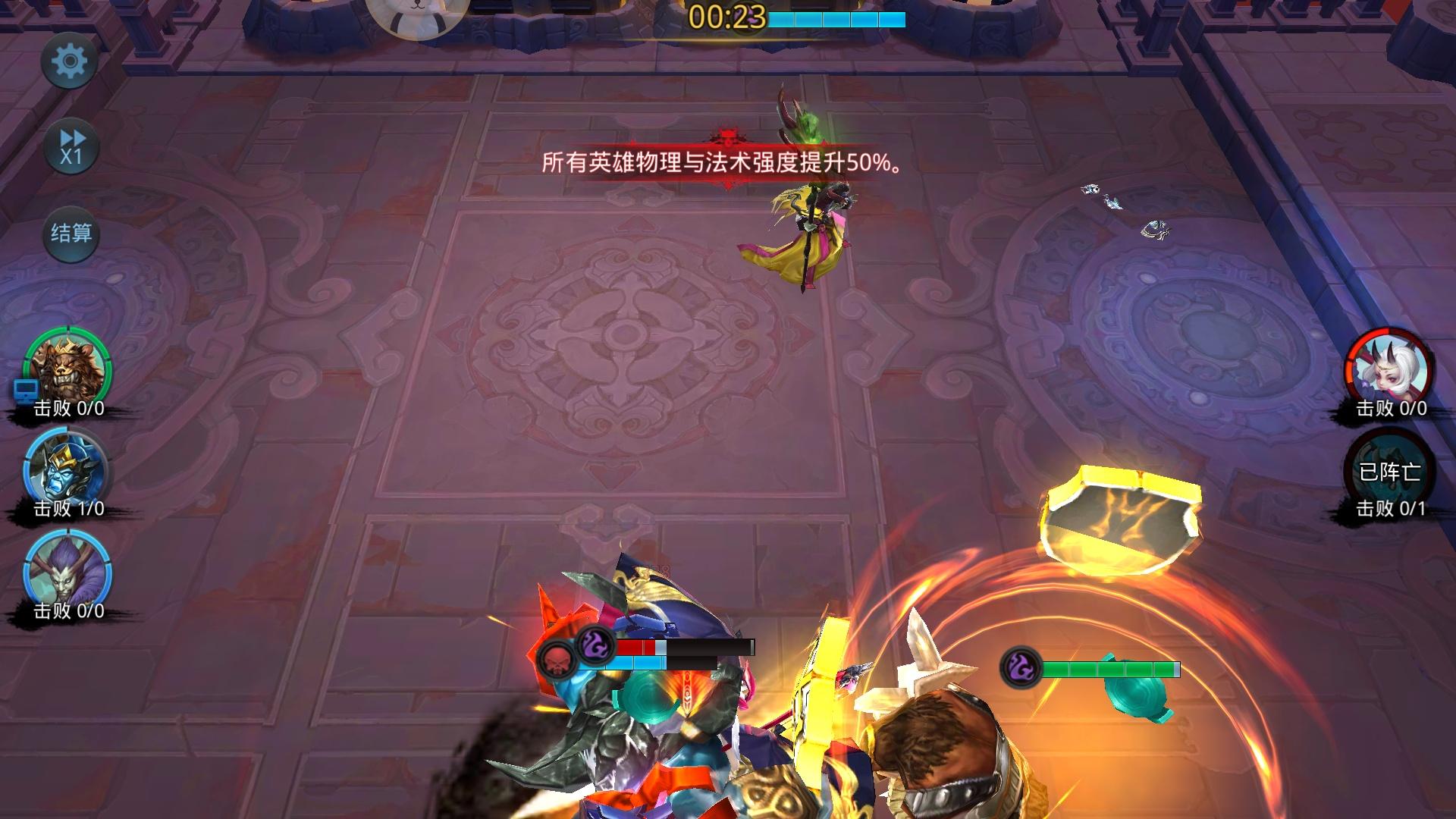The height and width of the screenshot is (819, 1456).
Task: Tap the purple faction emblem near left hero's health bar
Action: 594,646
